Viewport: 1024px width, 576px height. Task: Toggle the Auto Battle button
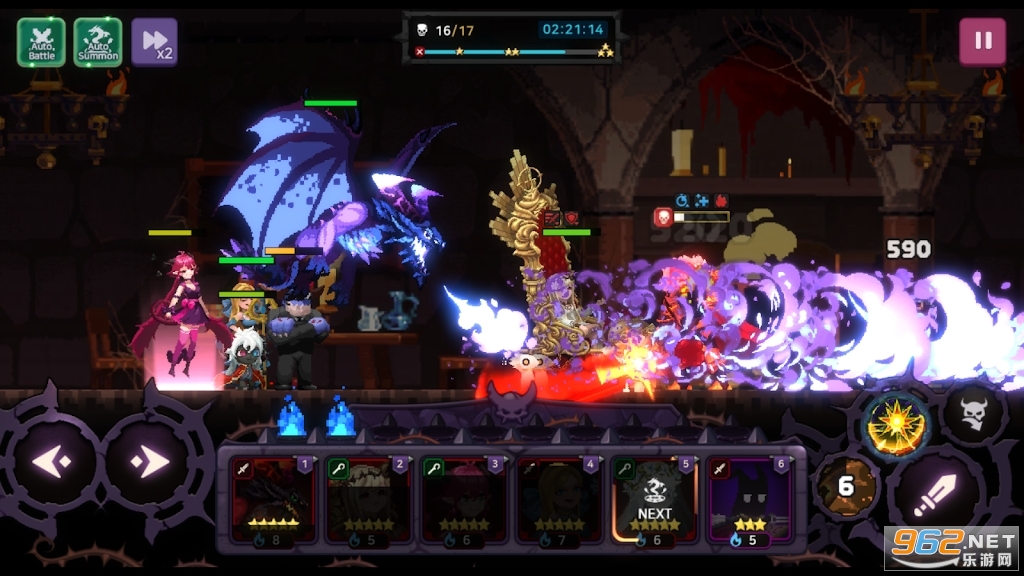click(41, 42)
